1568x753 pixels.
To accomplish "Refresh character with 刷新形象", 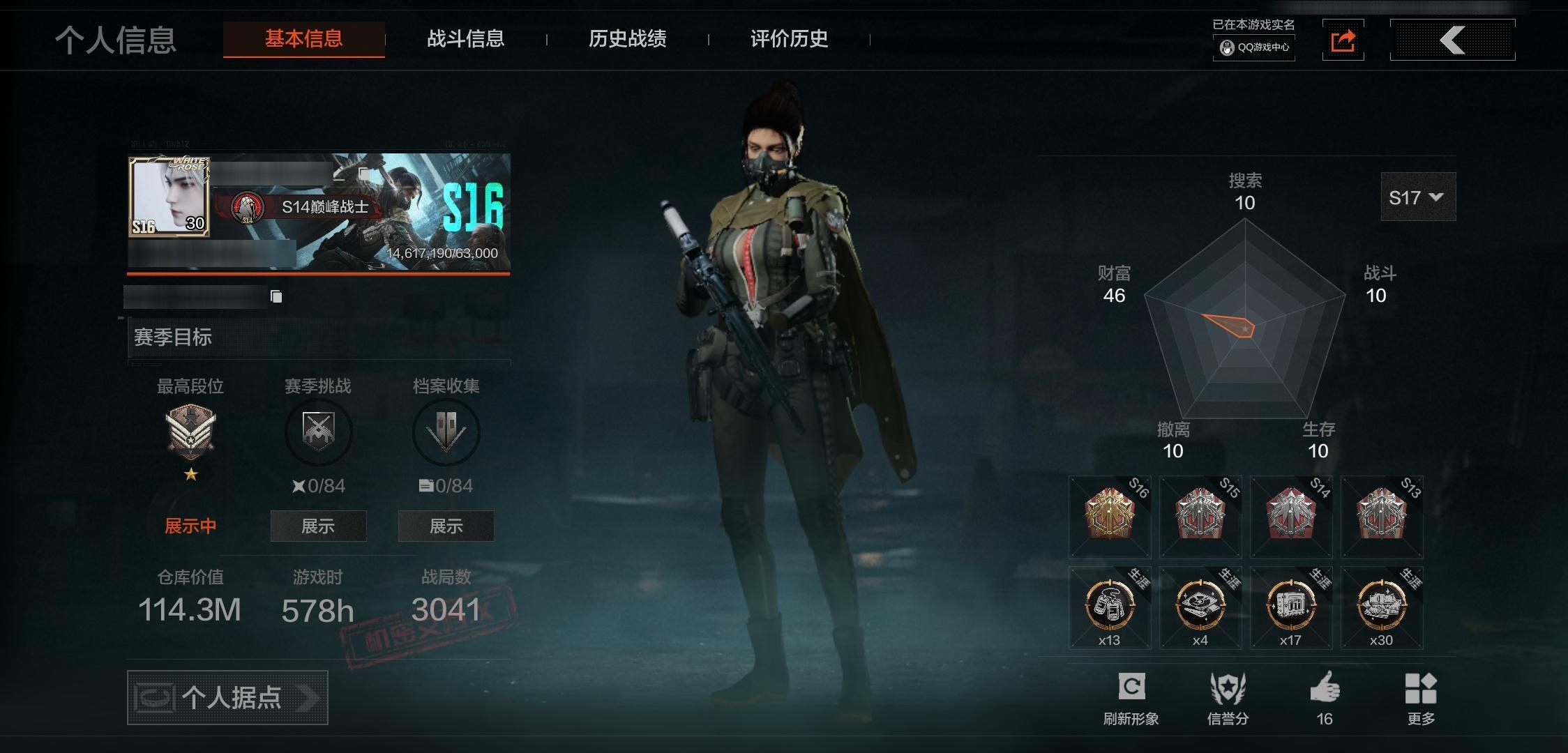I will 1131,697.
